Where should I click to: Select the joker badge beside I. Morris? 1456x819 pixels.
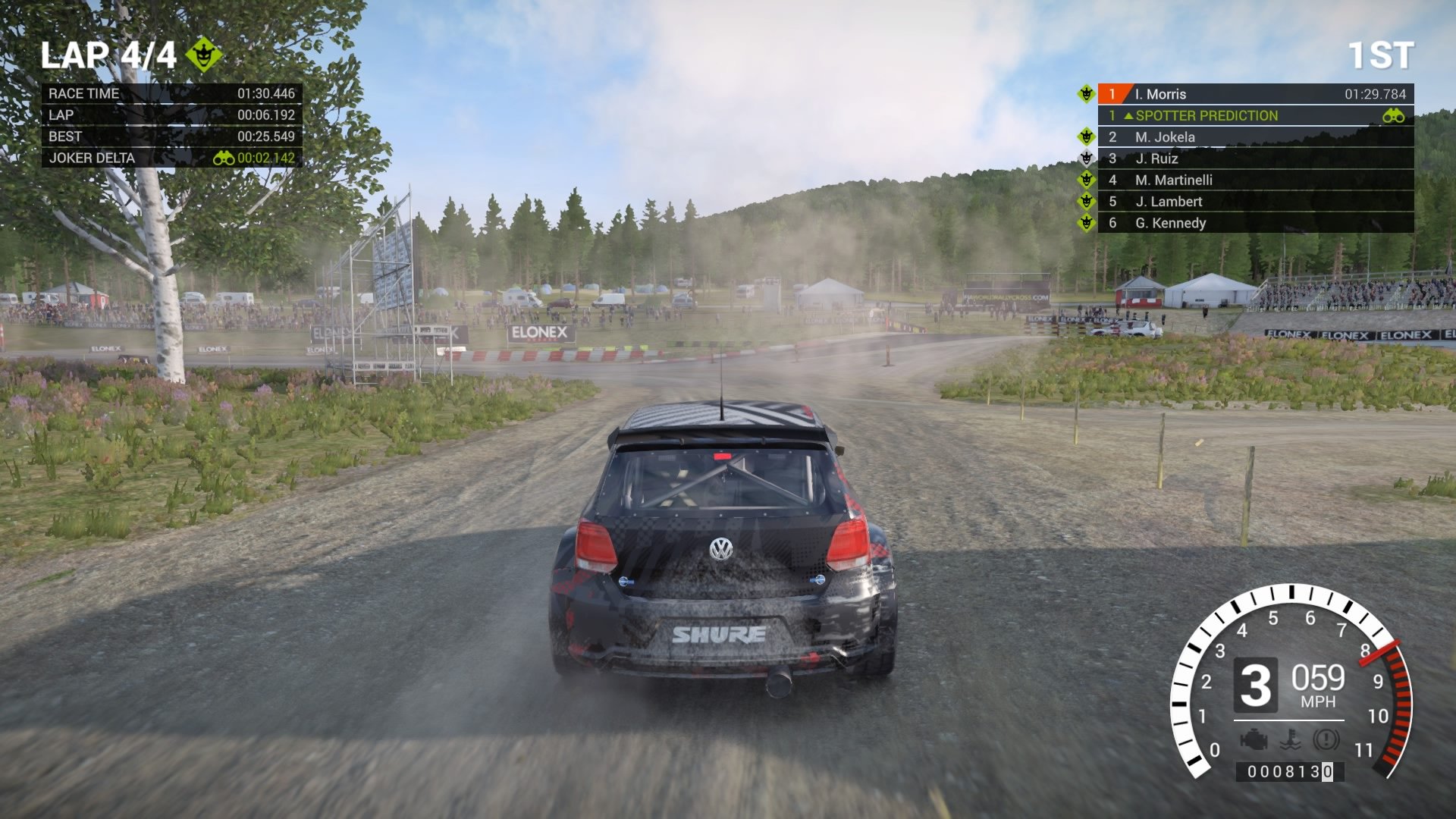point(1087,94)
